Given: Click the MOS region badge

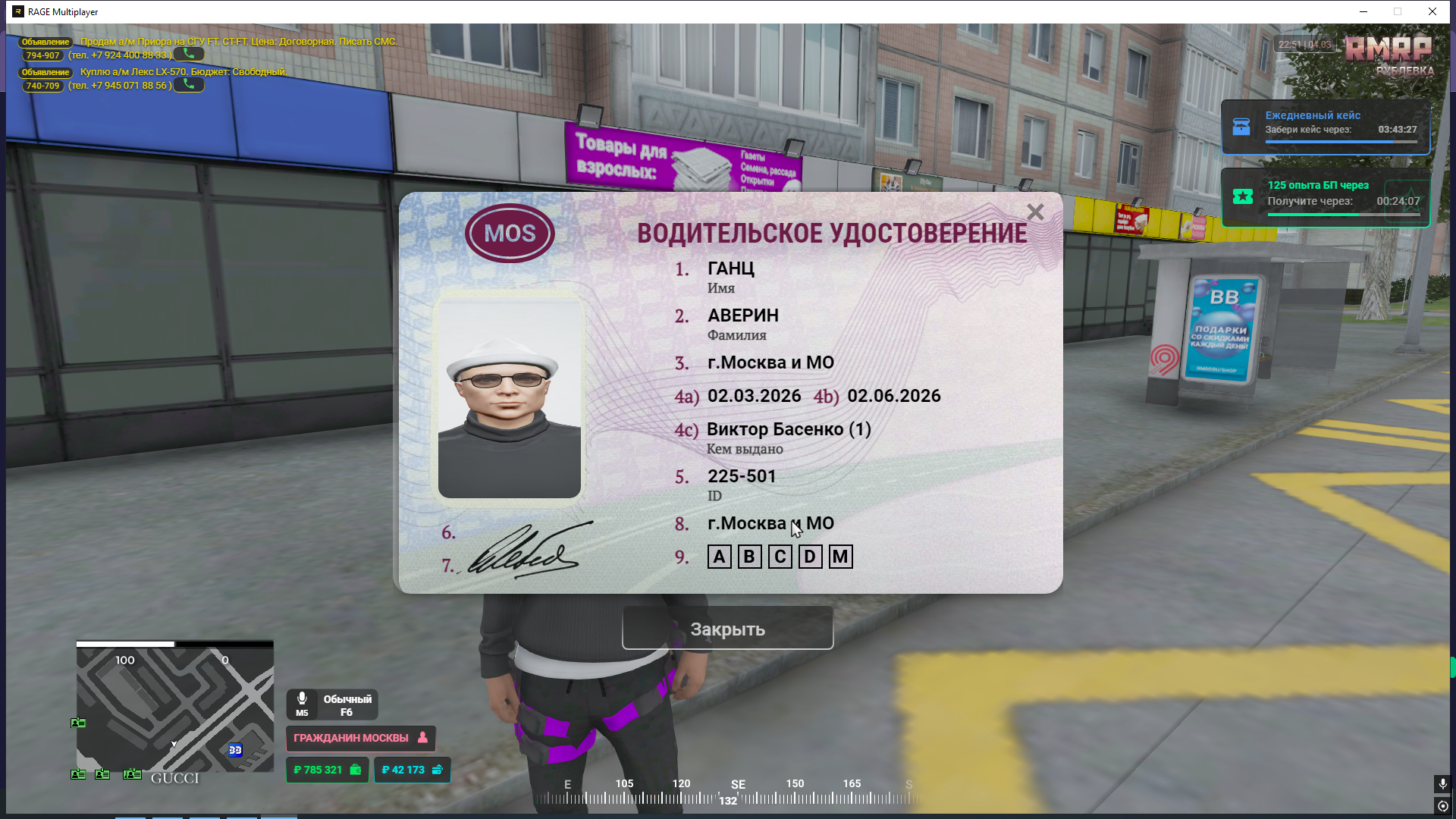Looking at the screenshot, I should [510, 234].
